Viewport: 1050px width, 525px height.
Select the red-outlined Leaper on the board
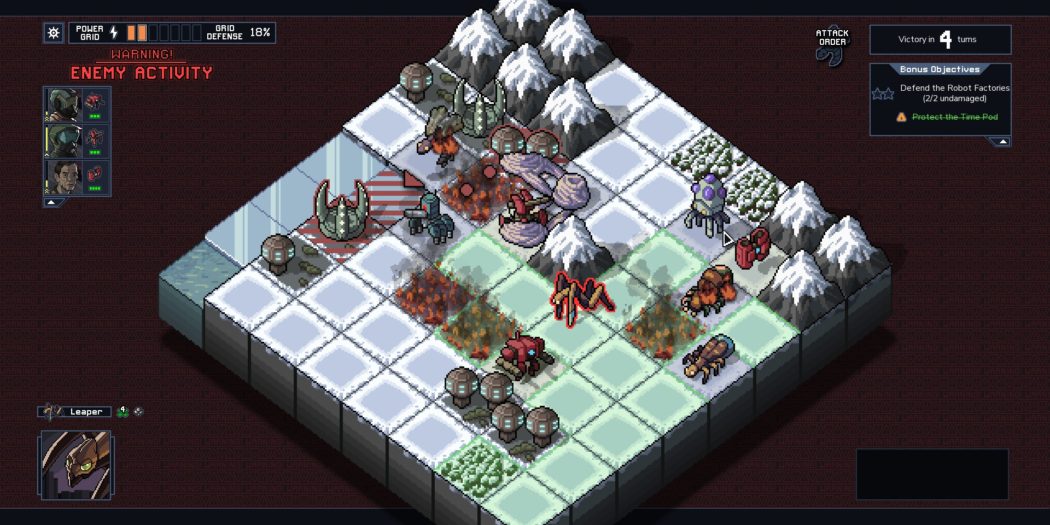pyautogui.click(x=582, y=296)
